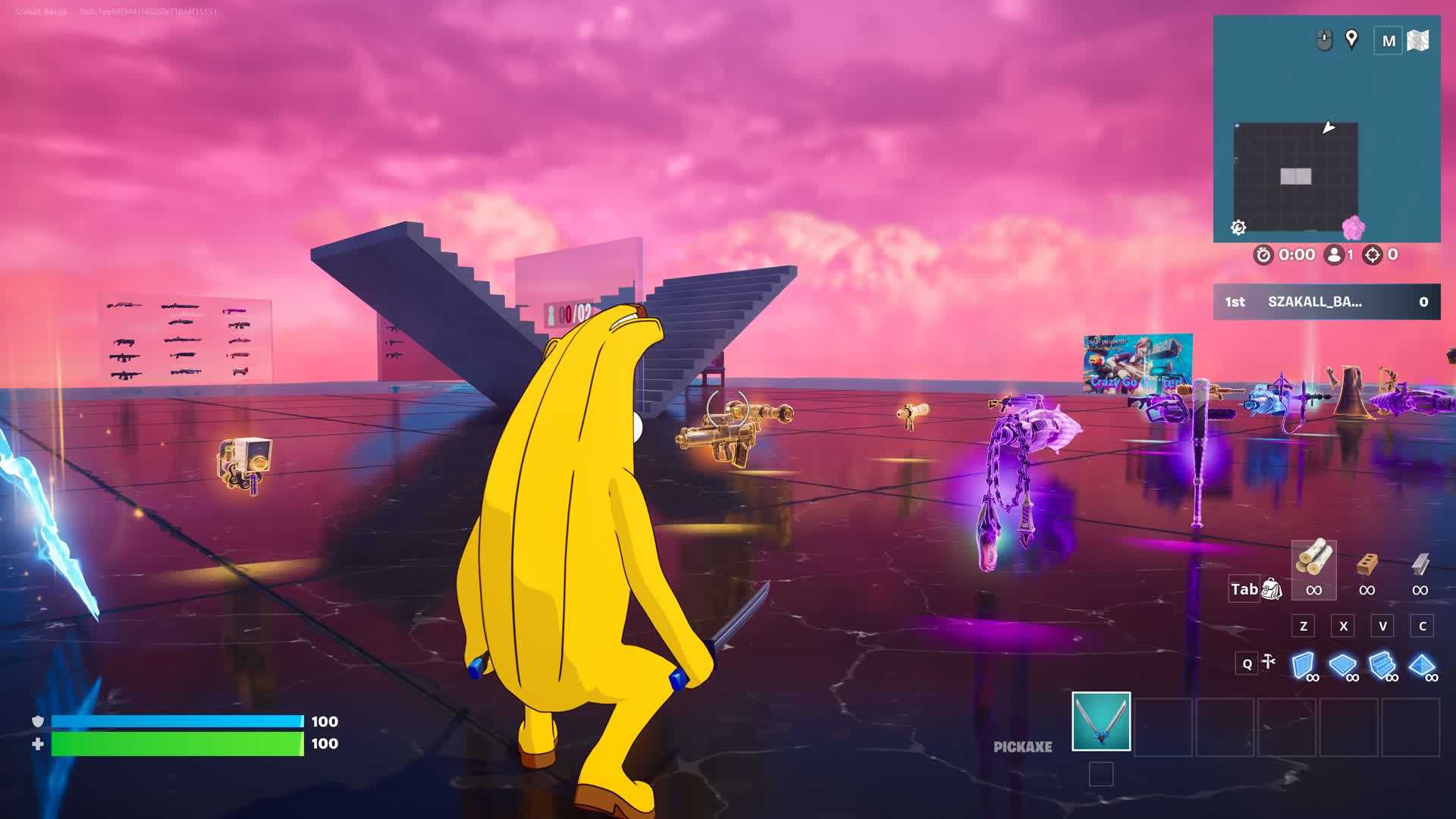Select the stairs building piece
Image resolution: width=1456 pixels, height=819 pixels.
pyautogui.click(x=1382, y=665)
